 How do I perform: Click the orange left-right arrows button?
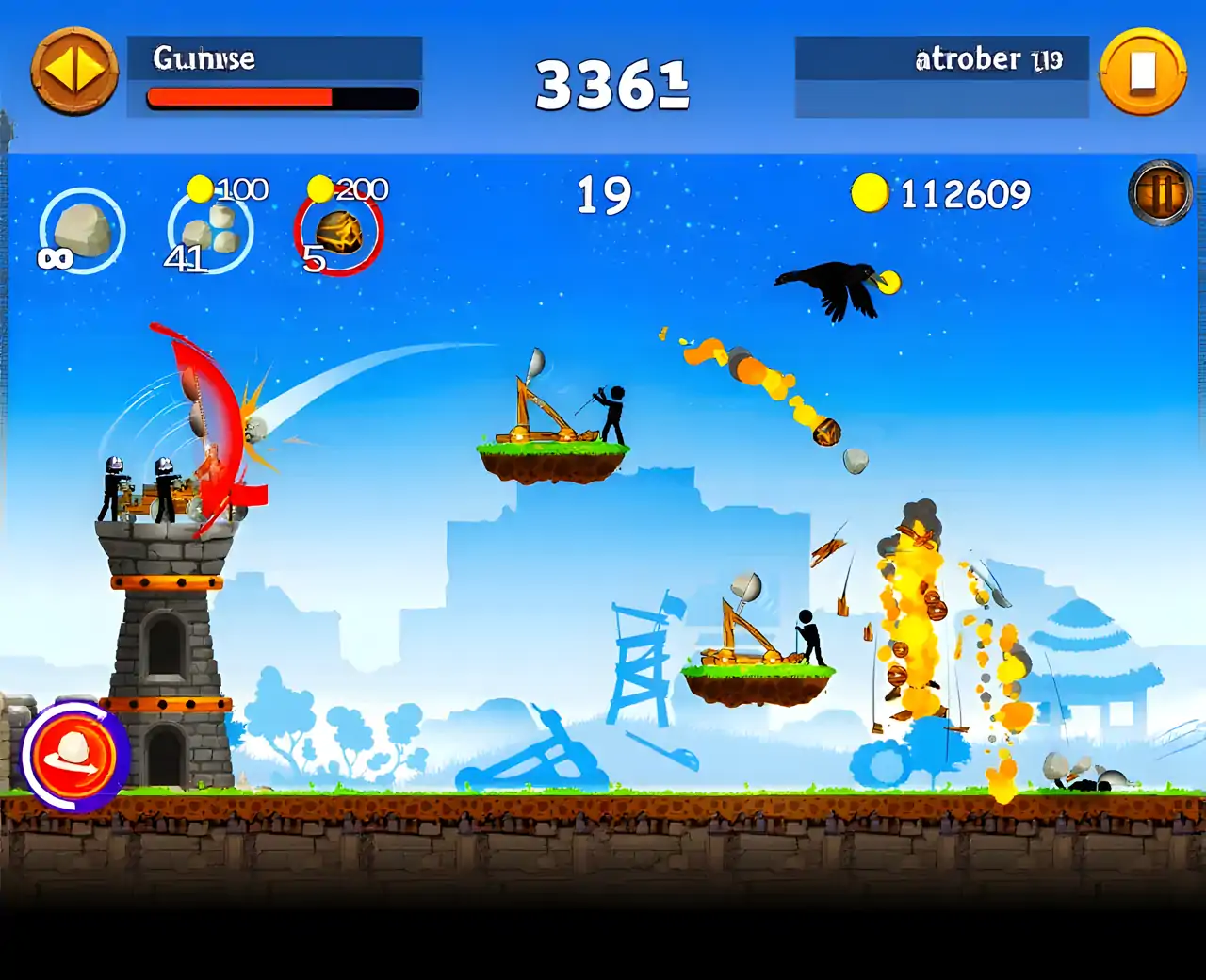(74, 72)
